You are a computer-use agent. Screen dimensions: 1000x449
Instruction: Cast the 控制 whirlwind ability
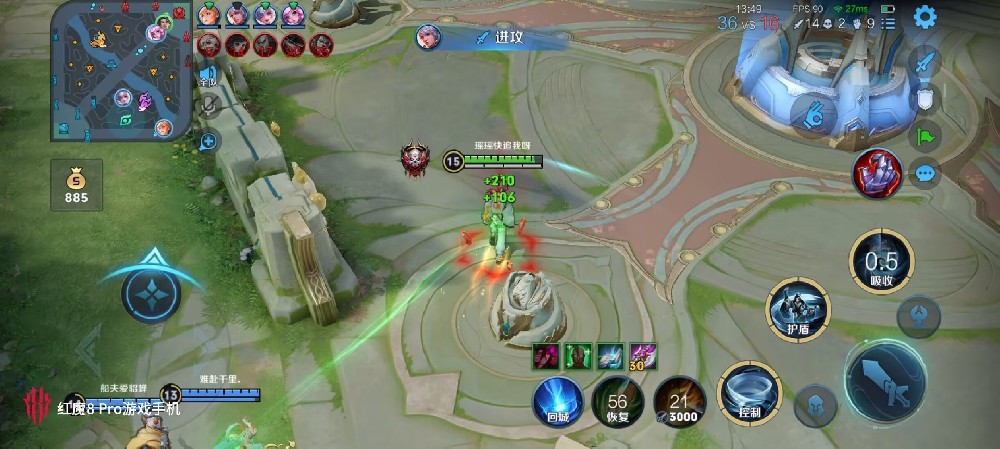tap(744, 393)
